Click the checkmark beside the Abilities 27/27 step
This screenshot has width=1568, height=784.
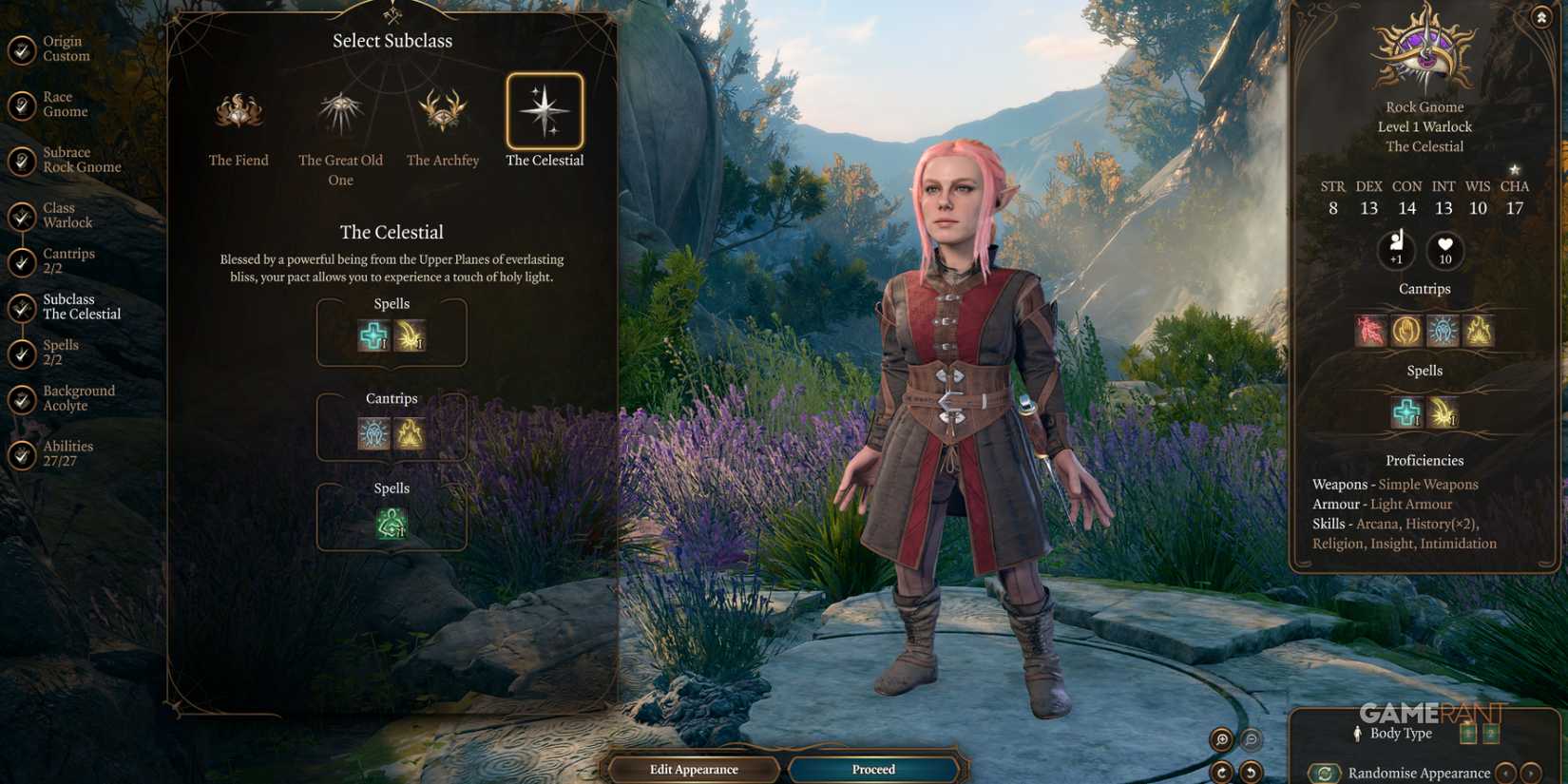click(x=21, y=452)
